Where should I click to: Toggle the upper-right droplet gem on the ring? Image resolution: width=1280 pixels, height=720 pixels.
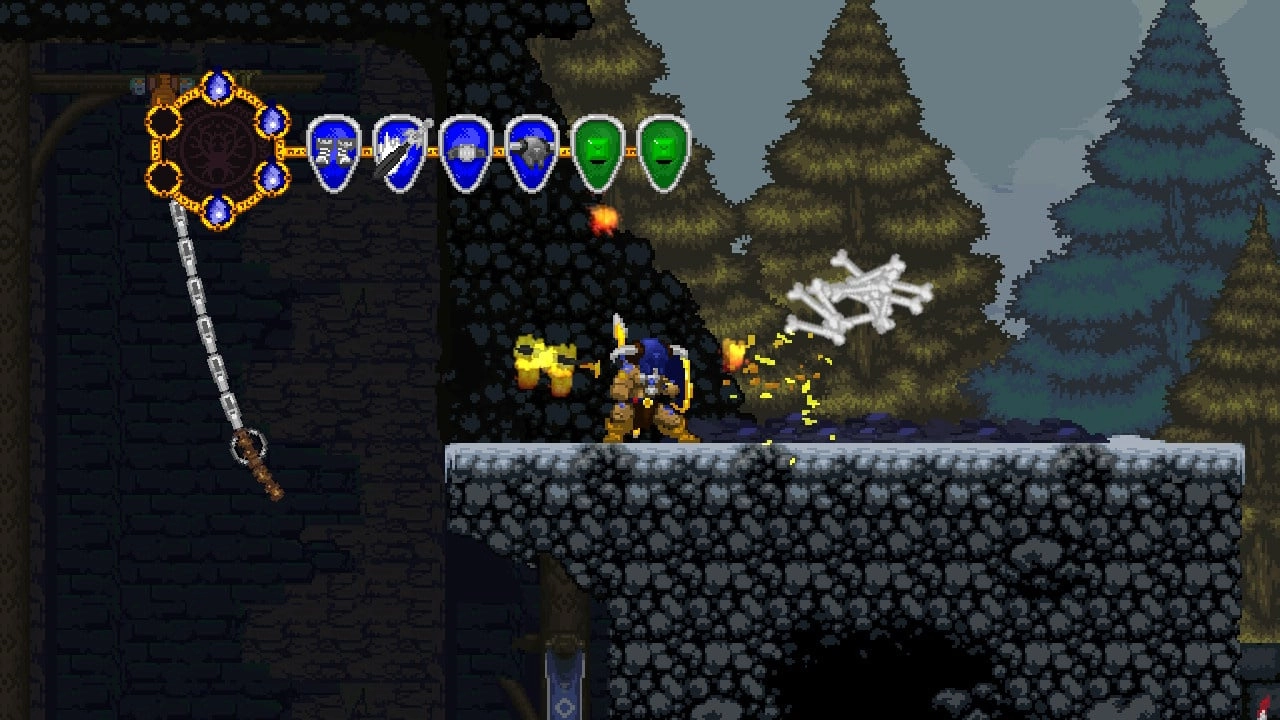point(273,121)
